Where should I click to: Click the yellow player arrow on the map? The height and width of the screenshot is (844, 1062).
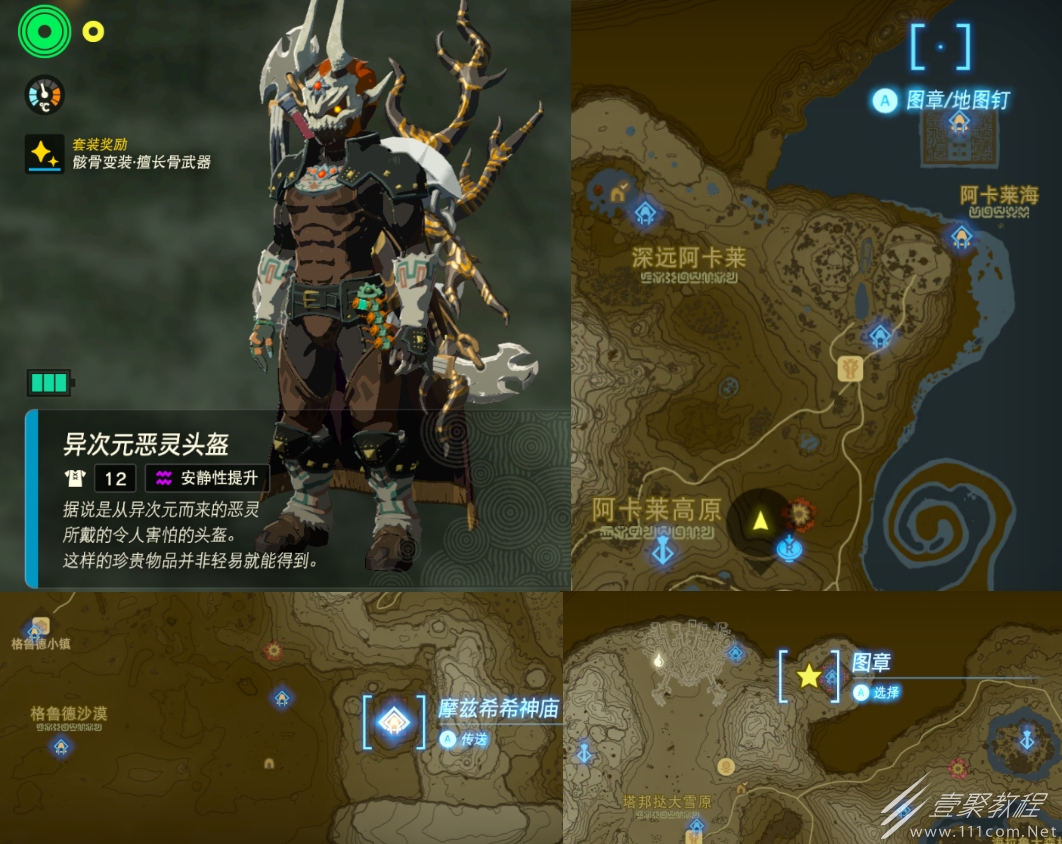(x=760, y=520)
